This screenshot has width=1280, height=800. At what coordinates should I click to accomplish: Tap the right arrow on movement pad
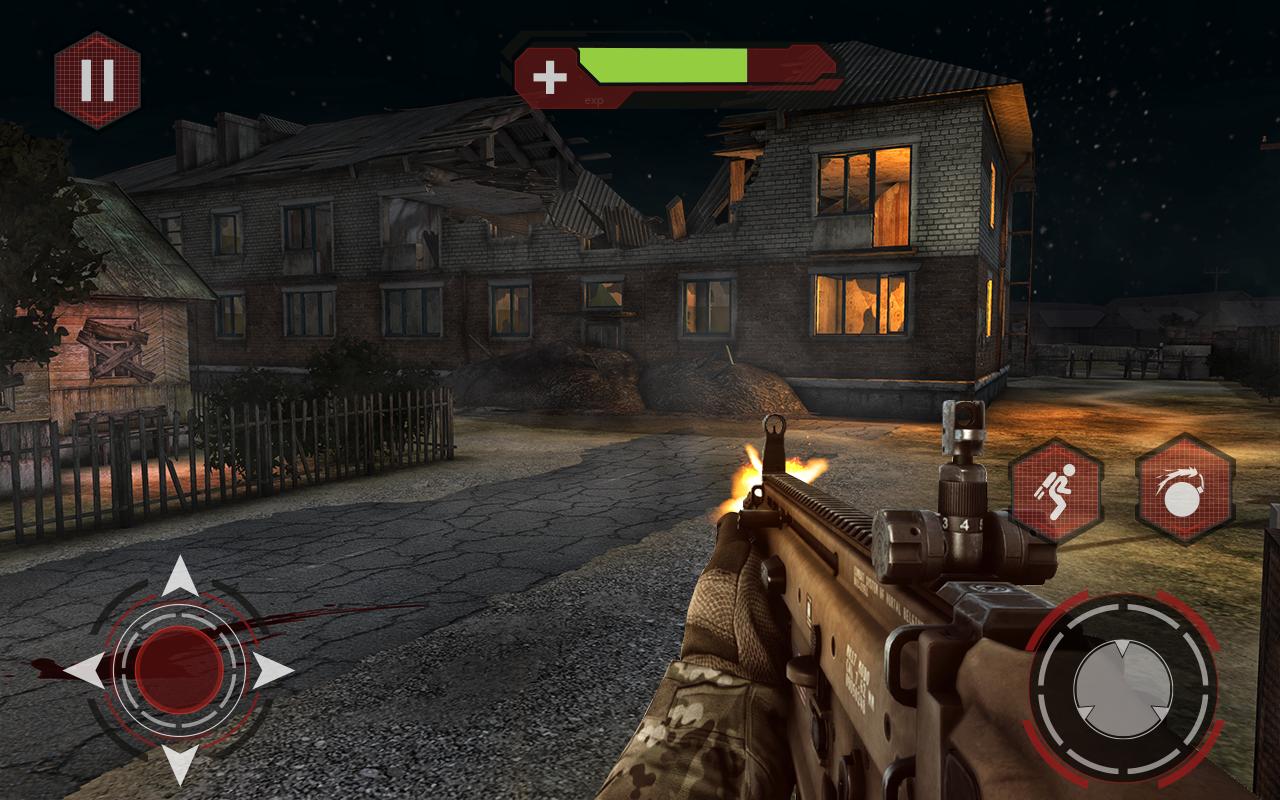click(x=273, y=671)
